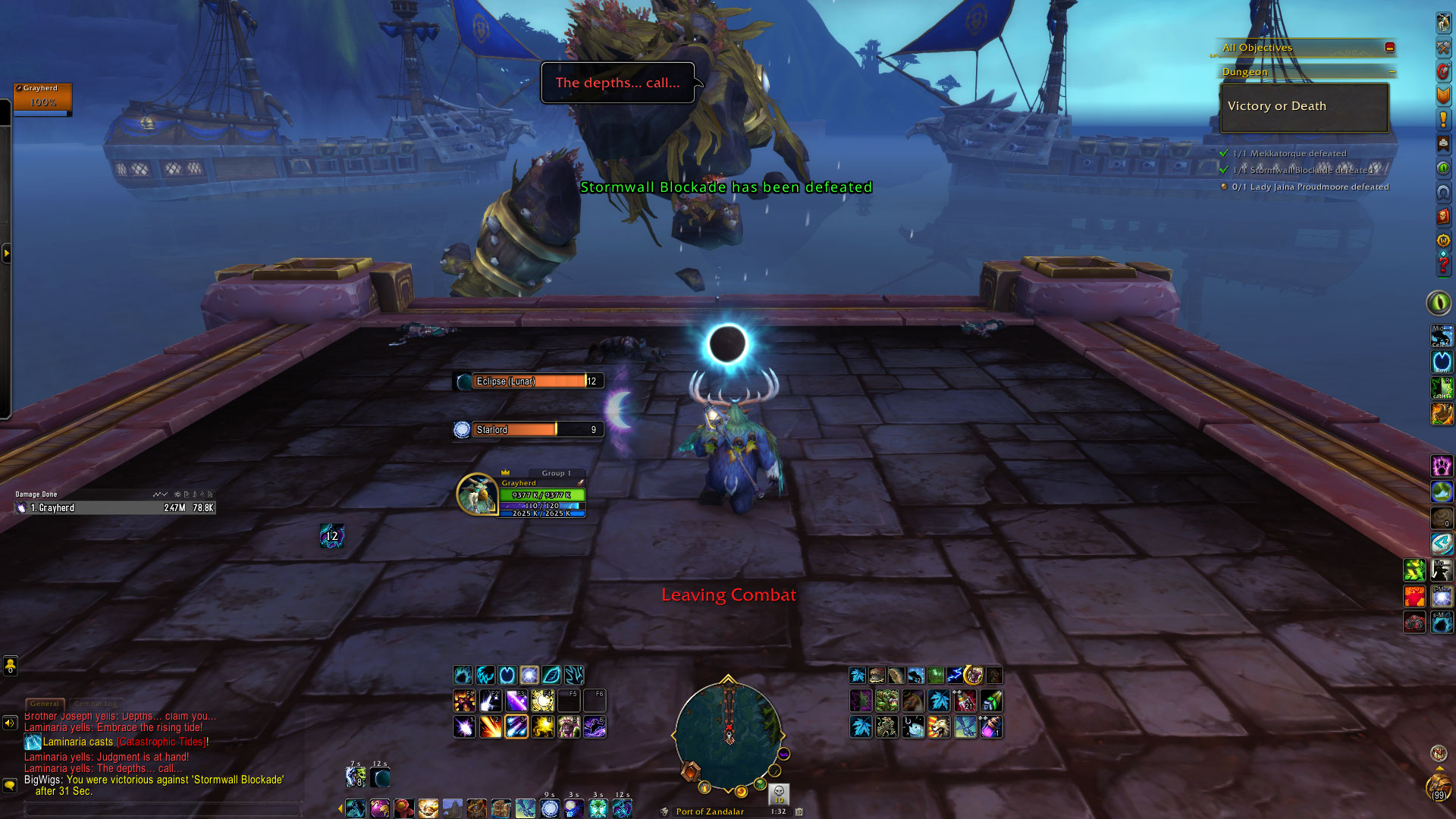1456x819 pixels.
Task: Collapse the Dungeon objectives section
Action: 1392,72
